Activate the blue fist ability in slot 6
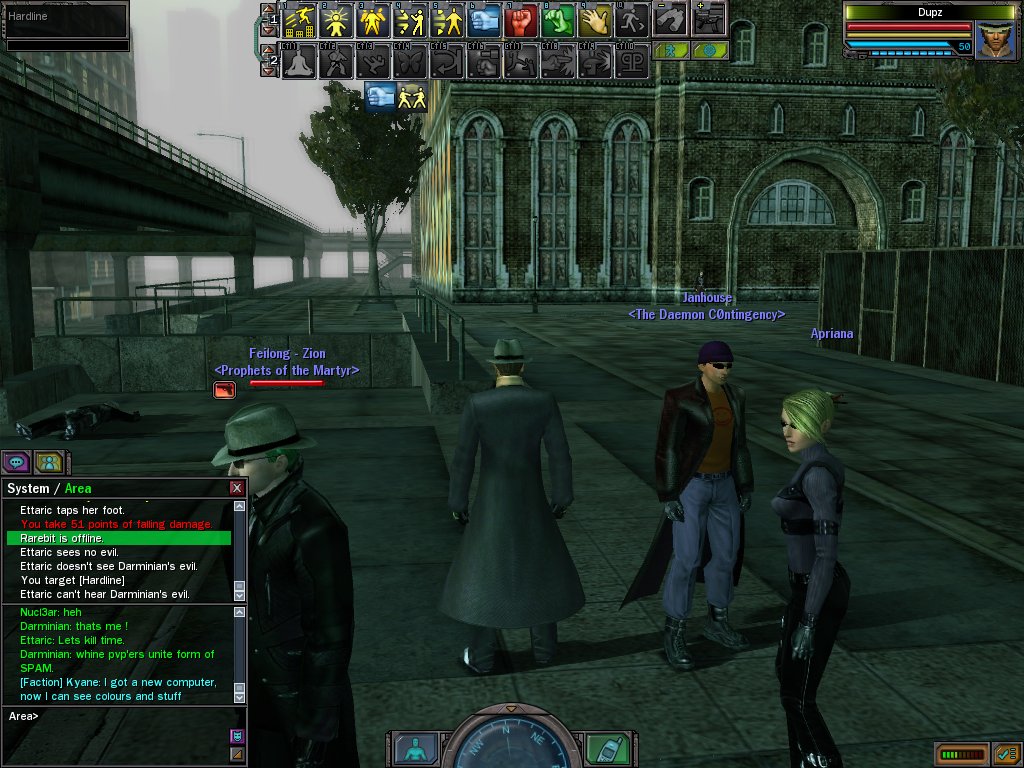1024x768 pixels. 484,19
